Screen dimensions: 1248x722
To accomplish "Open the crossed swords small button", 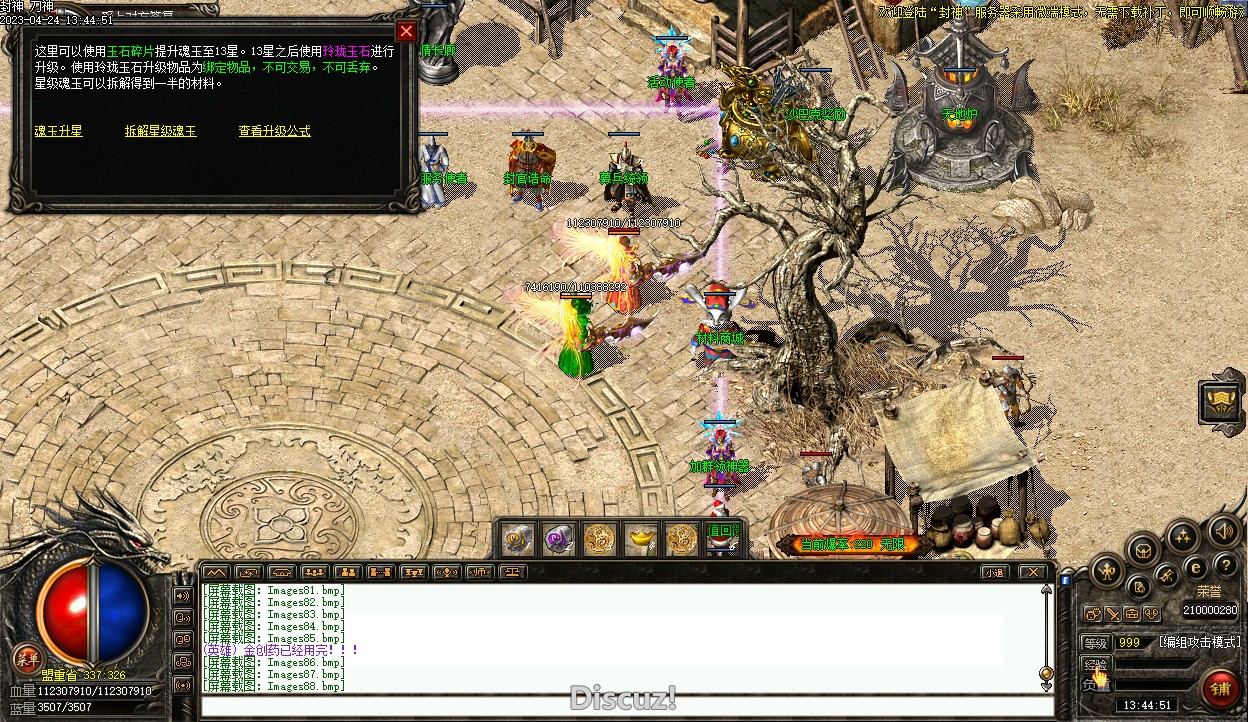I will (x=1112, y=614).
